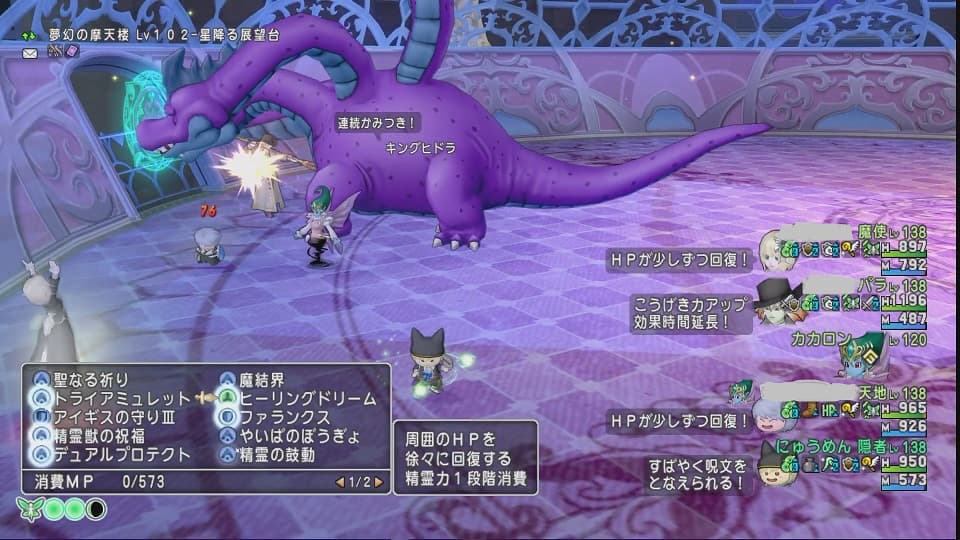
Task: Activate the 精霊の鼓動 skill
Action: click(277, 455)
